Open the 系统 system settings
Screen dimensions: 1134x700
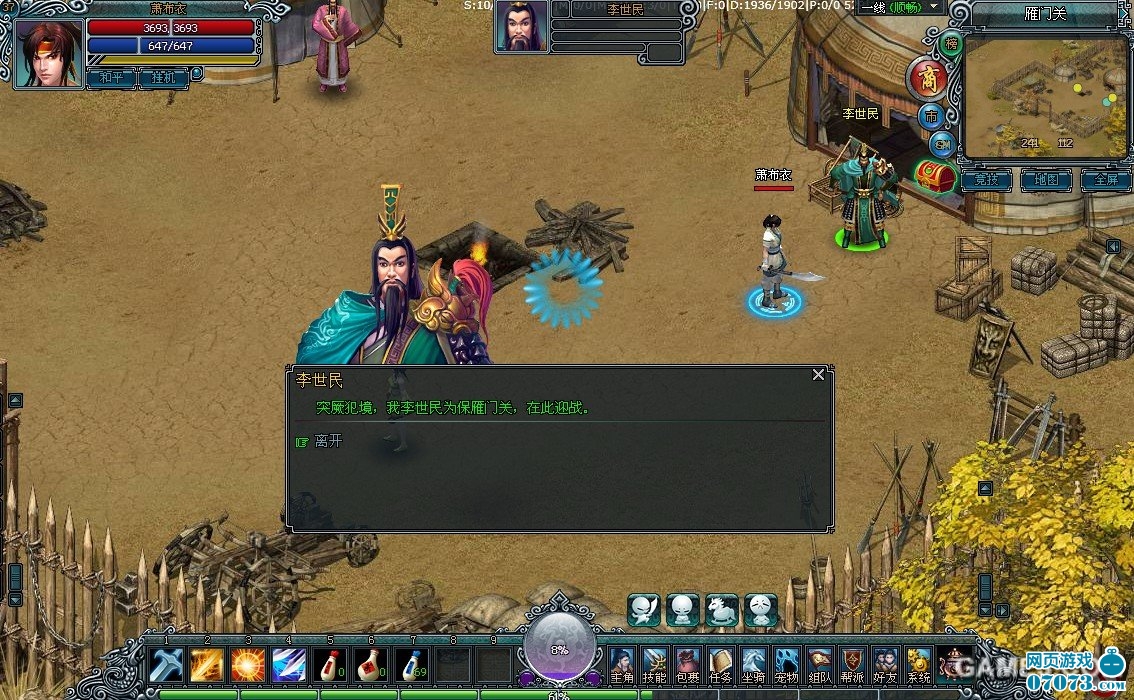918,665
